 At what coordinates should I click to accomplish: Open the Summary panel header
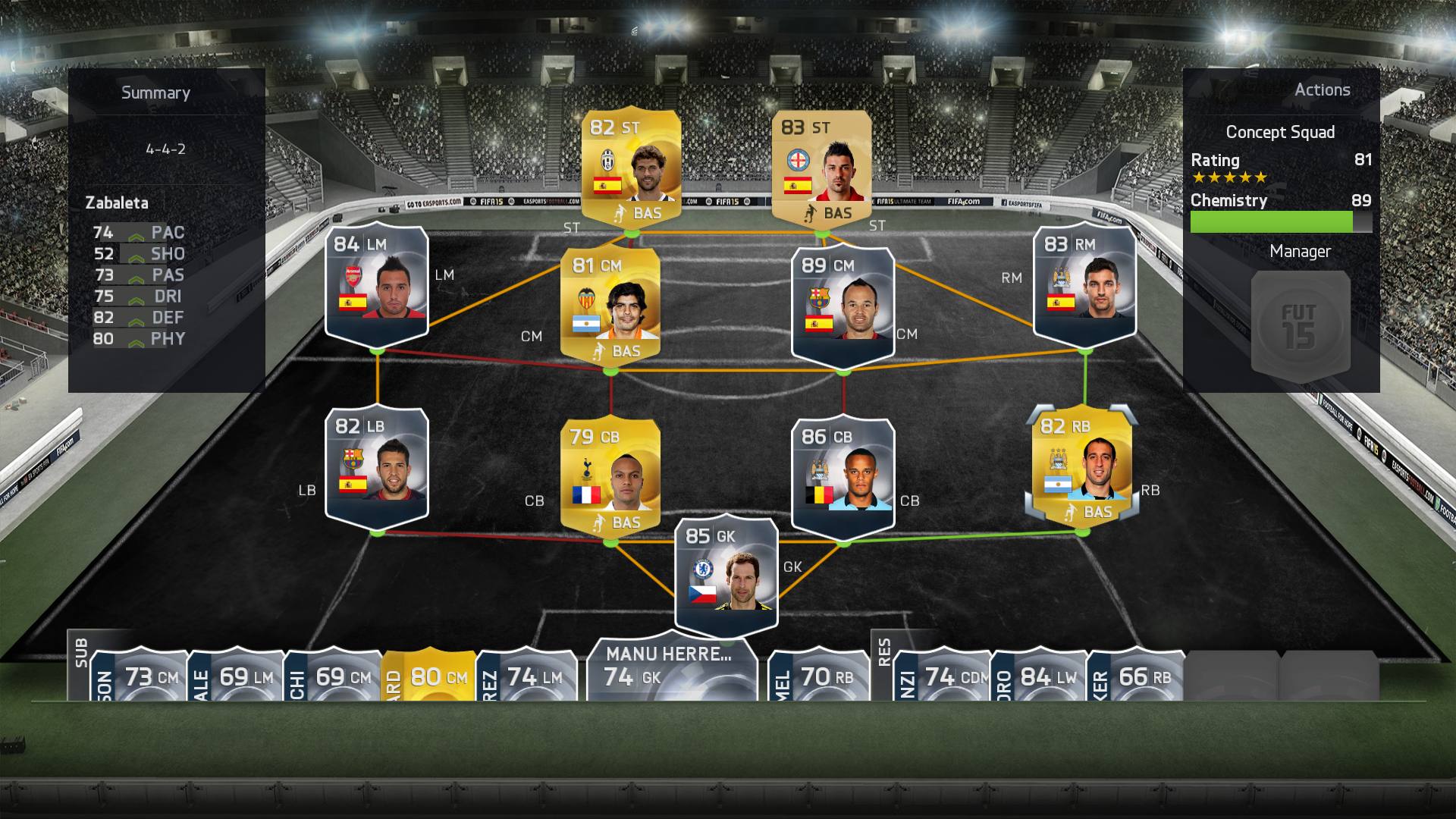click(x=155, y=93)
